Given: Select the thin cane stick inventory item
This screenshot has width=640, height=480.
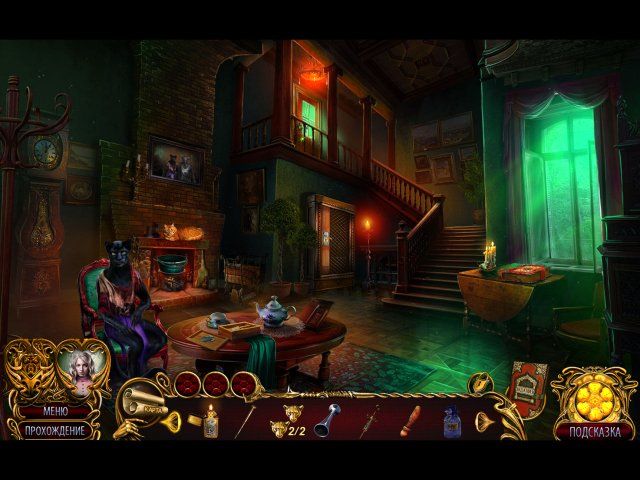Looking at the screenshot, I should tap(244, 421).
